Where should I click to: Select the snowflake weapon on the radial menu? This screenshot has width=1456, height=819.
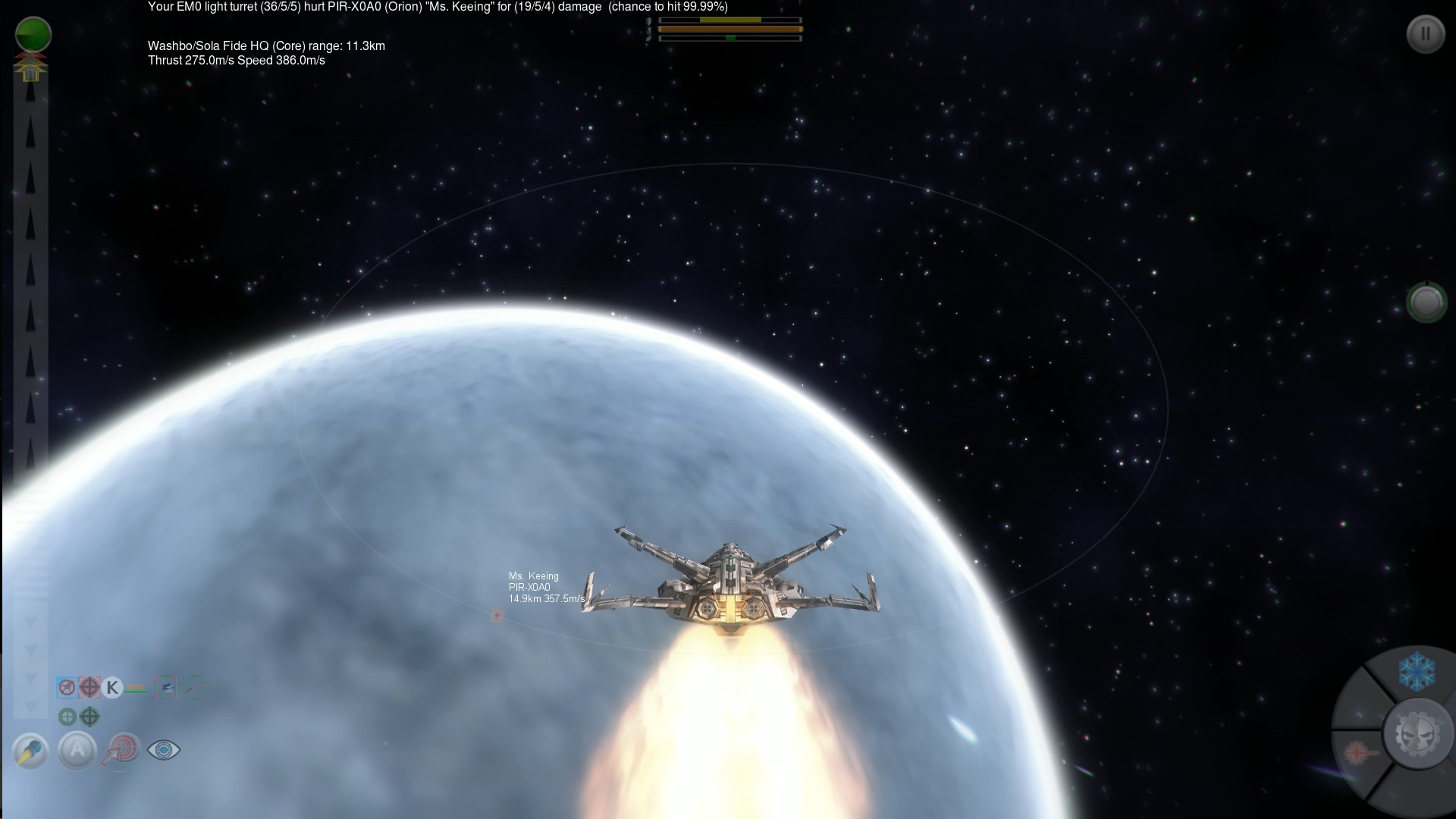tap(1417, 670)
